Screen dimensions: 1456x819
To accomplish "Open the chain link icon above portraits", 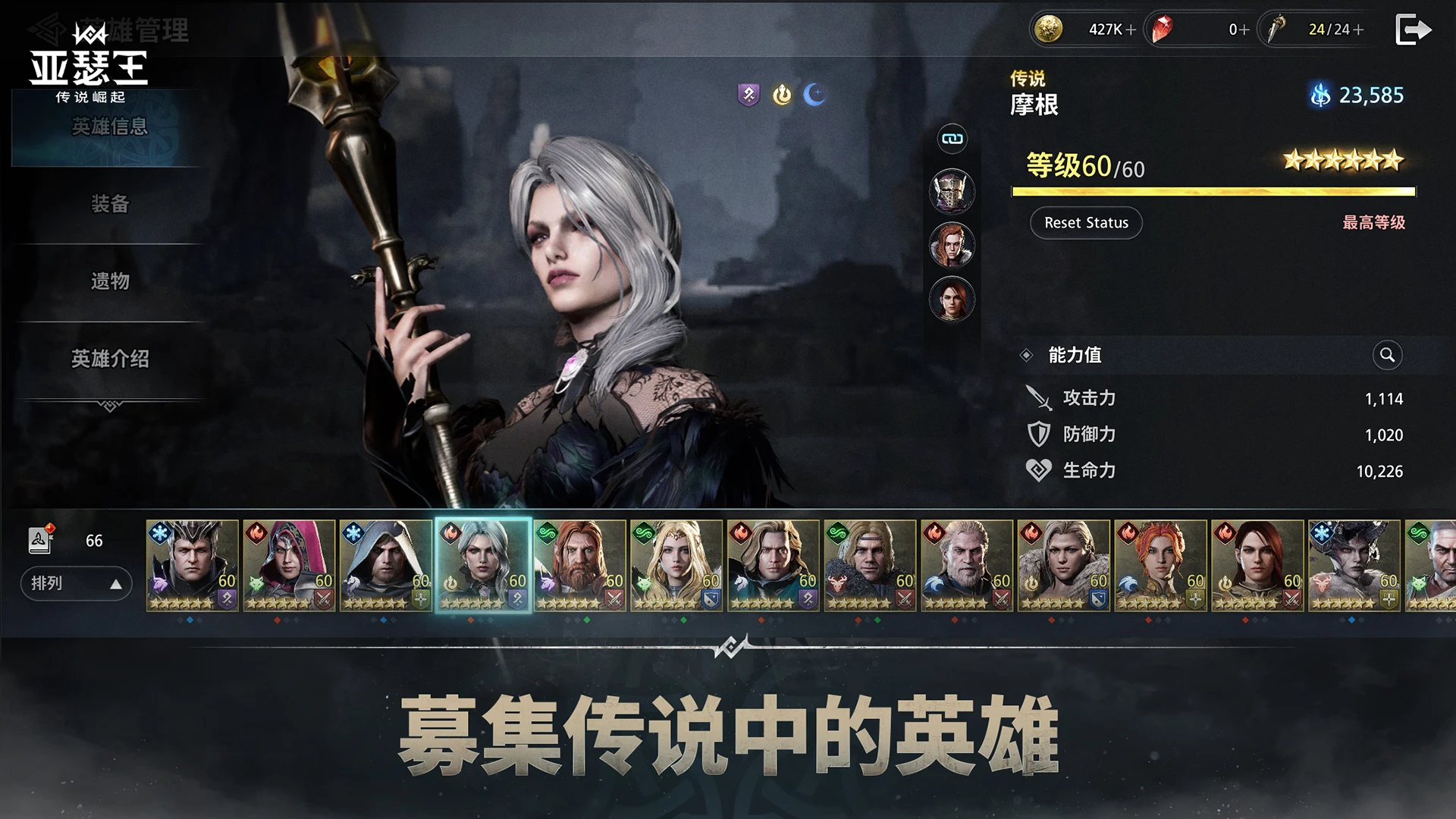I will 952,138.
